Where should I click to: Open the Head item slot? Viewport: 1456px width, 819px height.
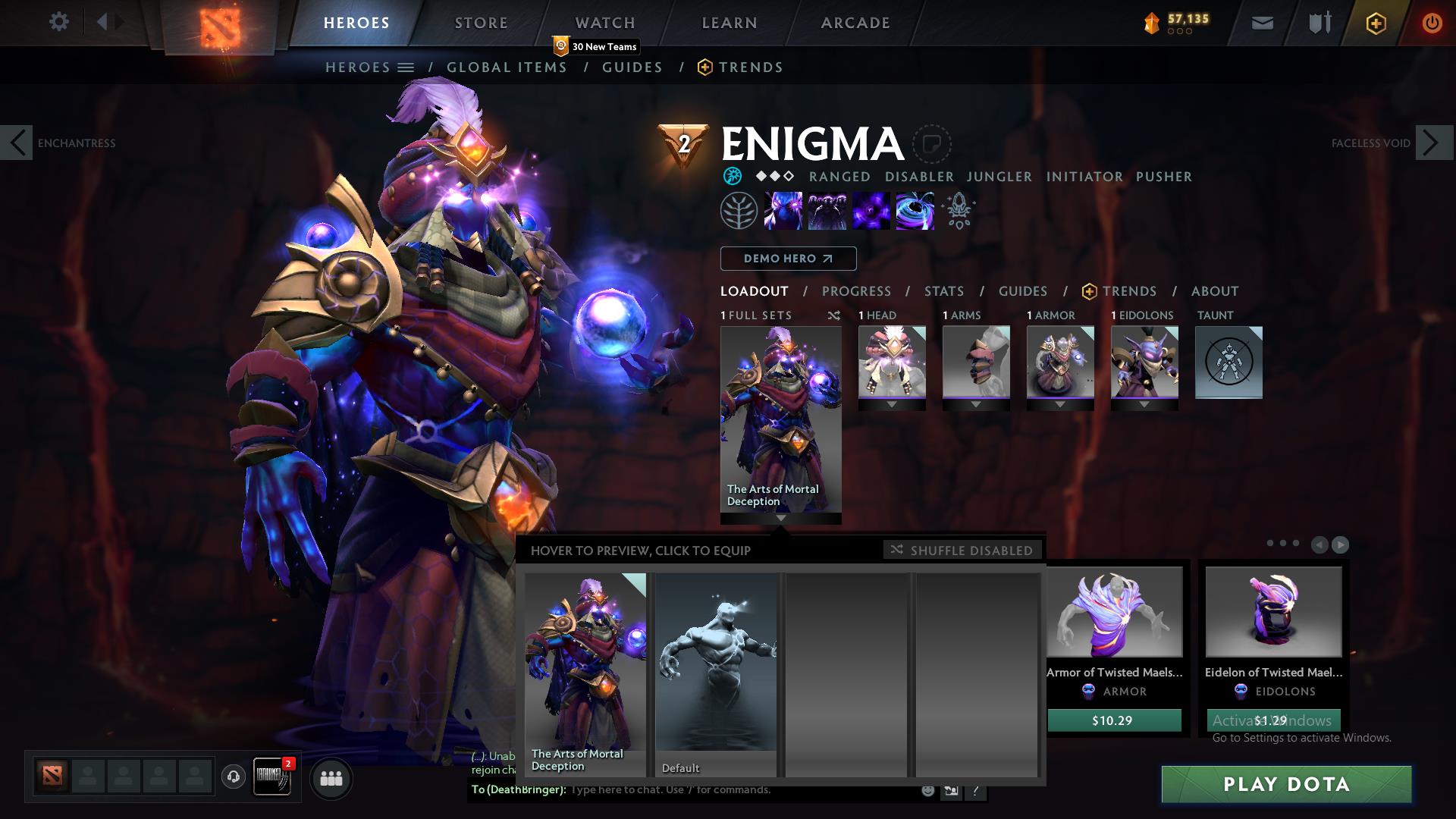point(892,362)
